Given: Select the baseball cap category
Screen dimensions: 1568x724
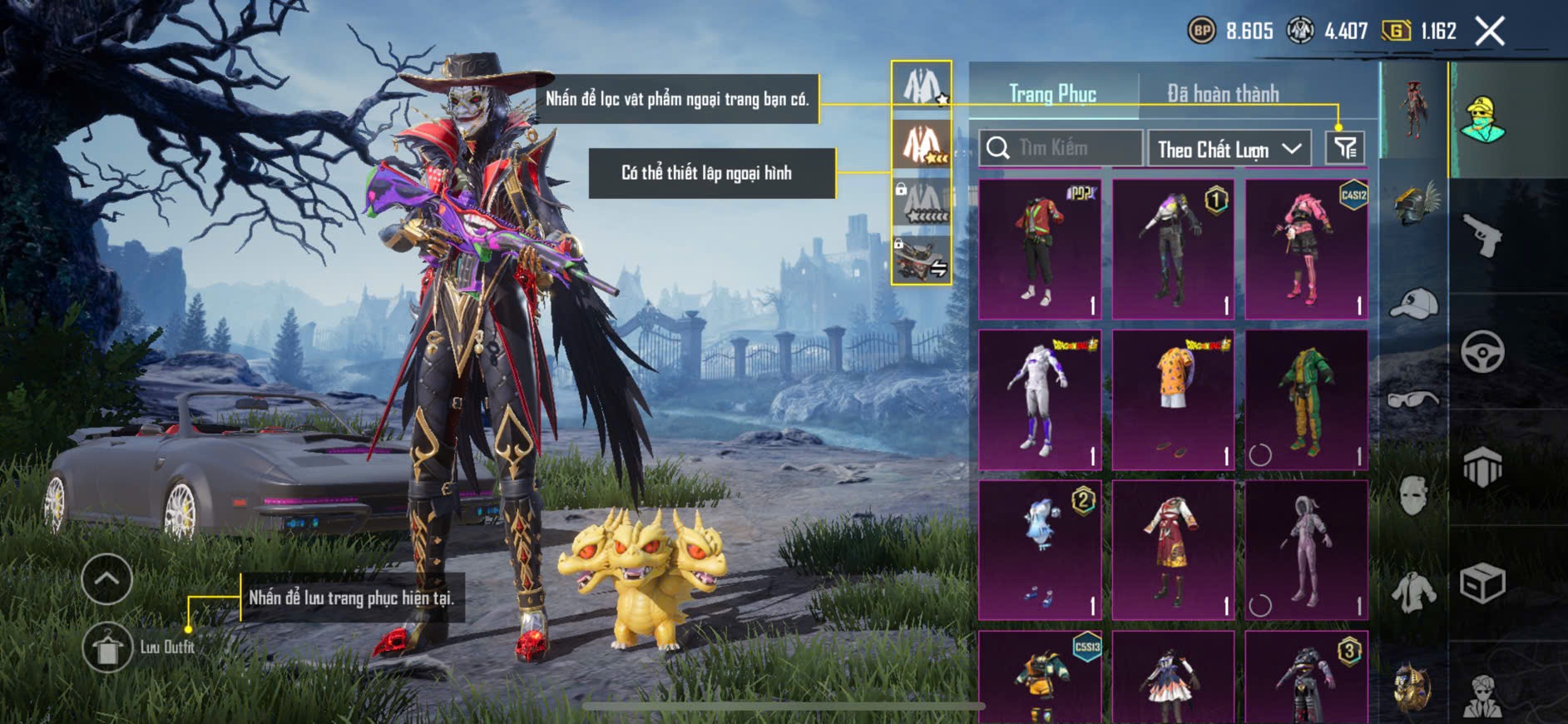Looking at the screenshot, I should tap(1413, 304).
